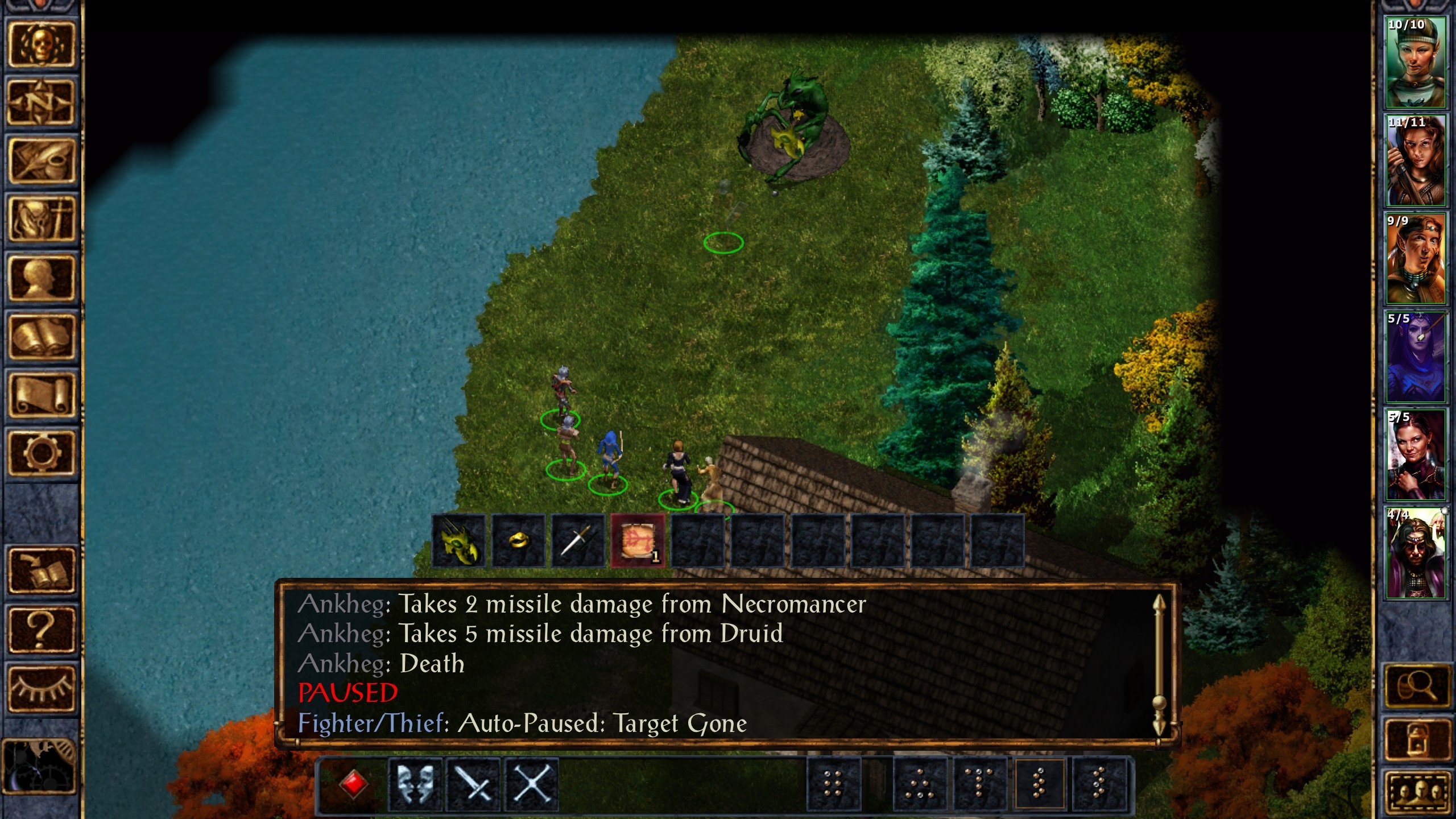Open the priest scroll screen
The image size is (1456, 819).
point(40,395)
